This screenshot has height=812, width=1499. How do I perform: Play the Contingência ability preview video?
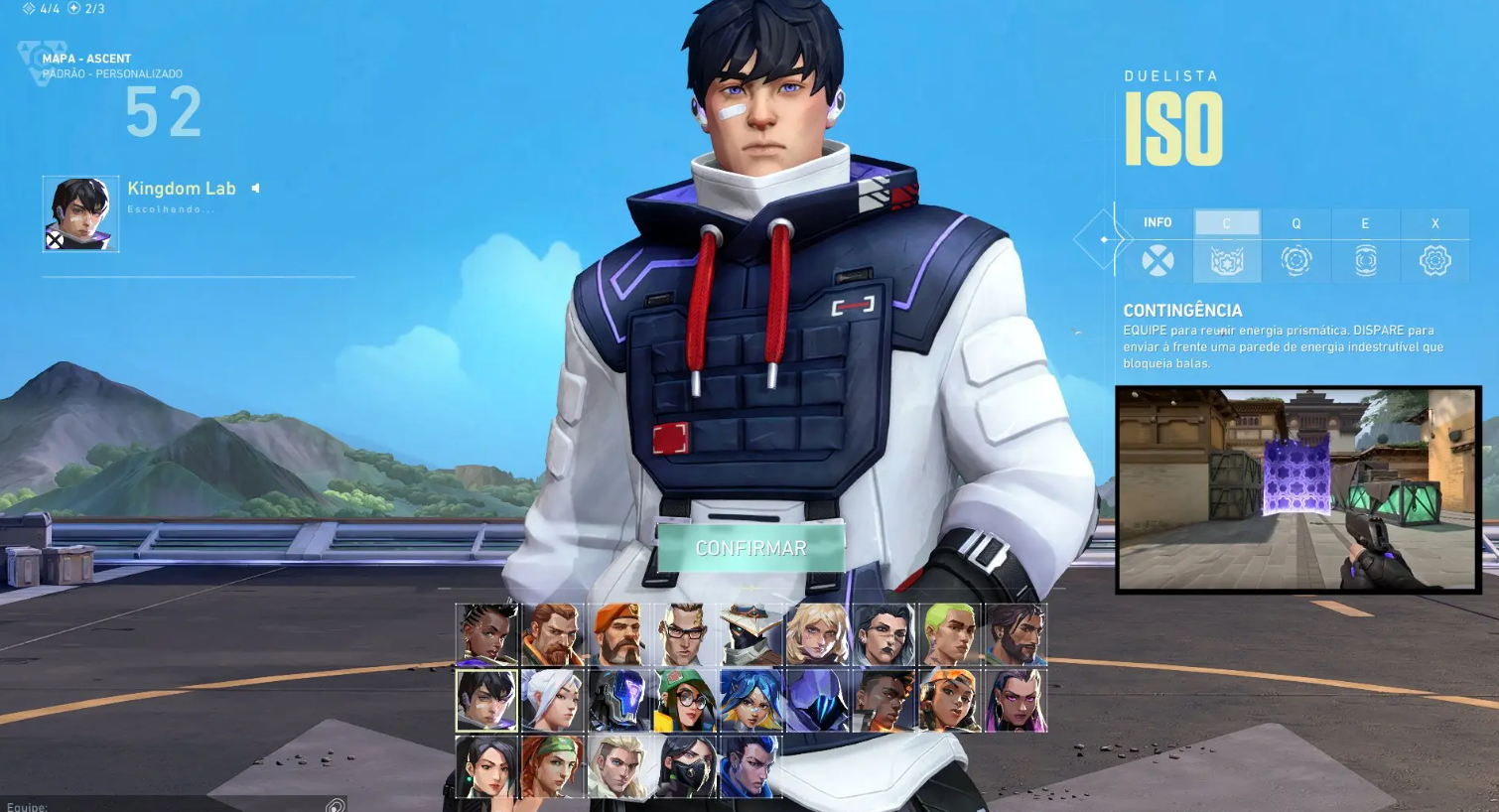click(1297, 489)
